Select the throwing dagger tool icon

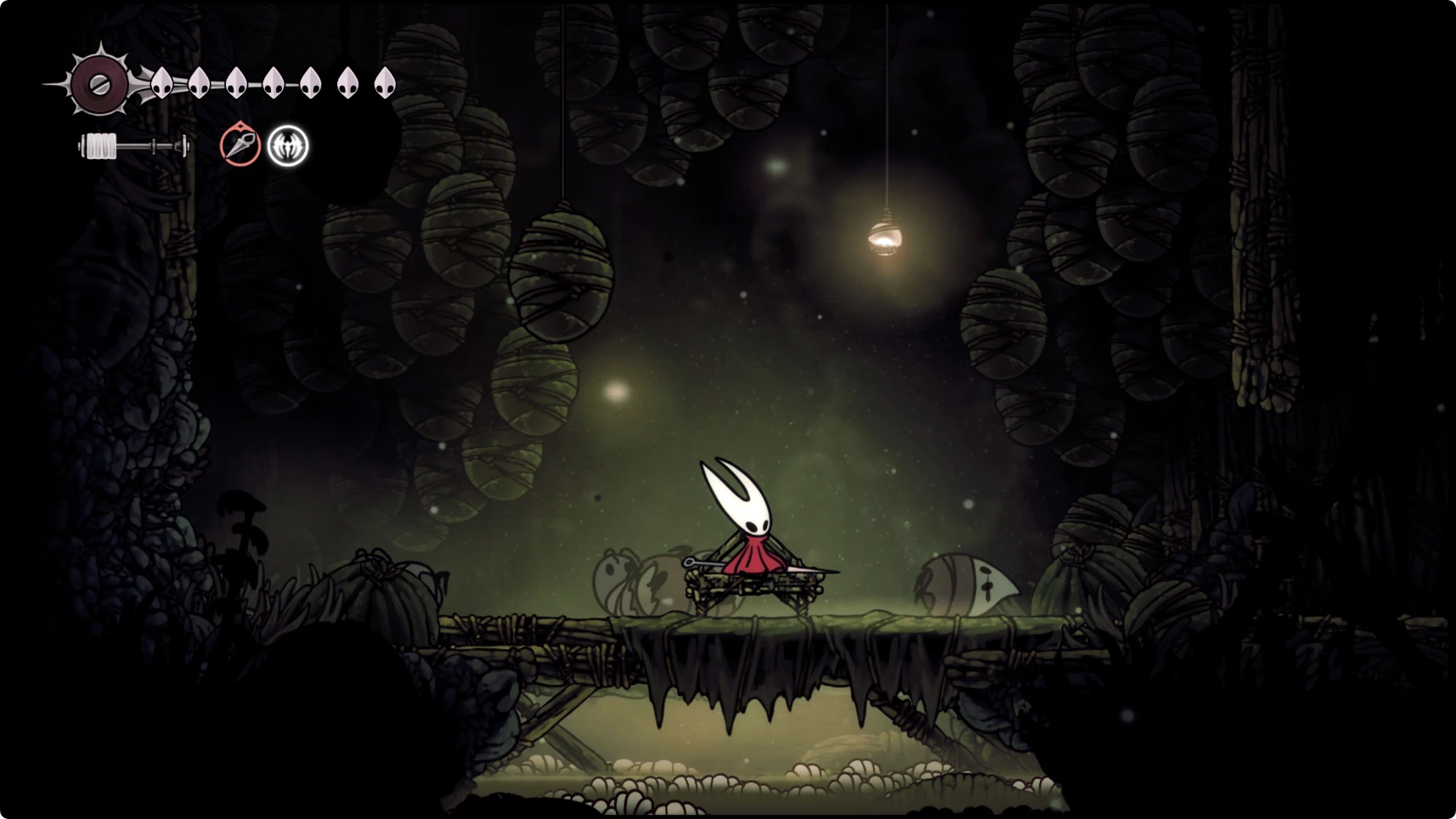click(x=240, y=145)
